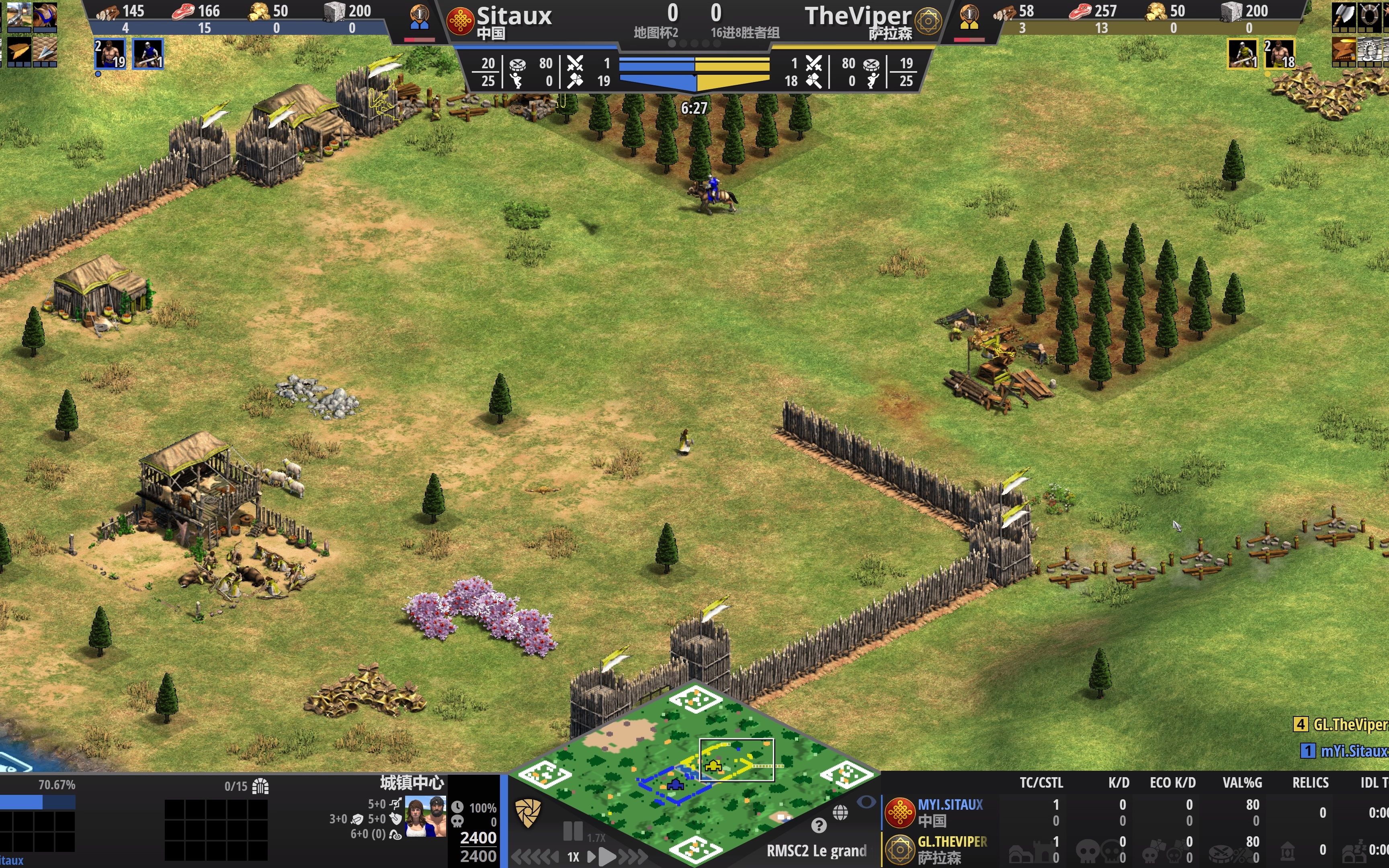The width and height of the screenshot is (1389, 868).
Task: Click the Town Center villager portrait
Action: [425, 816]
